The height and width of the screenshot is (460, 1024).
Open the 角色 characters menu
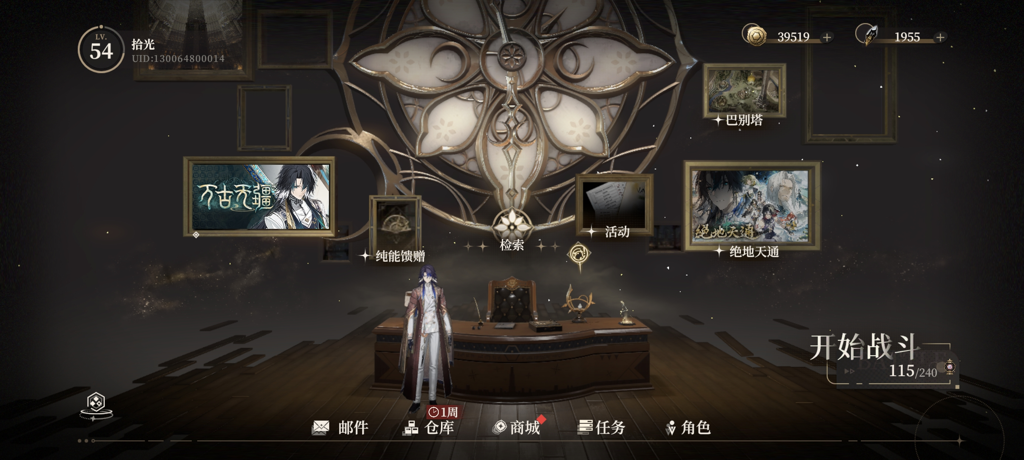688,428
